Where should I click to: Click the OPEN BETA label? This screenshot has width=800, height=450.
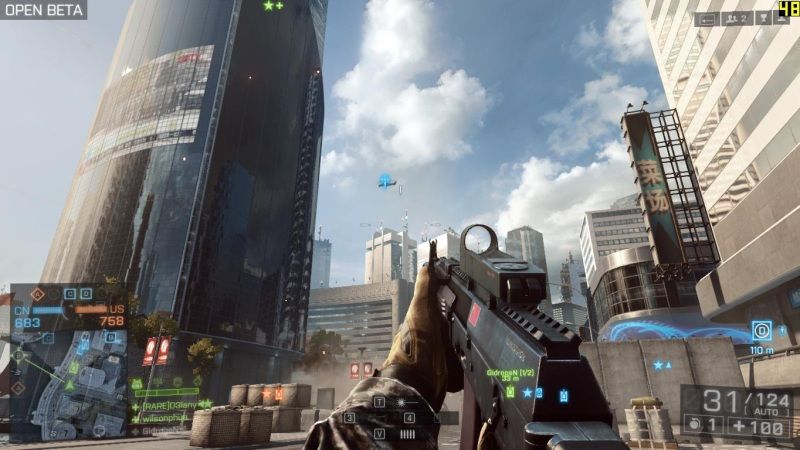tap(43, 10)
